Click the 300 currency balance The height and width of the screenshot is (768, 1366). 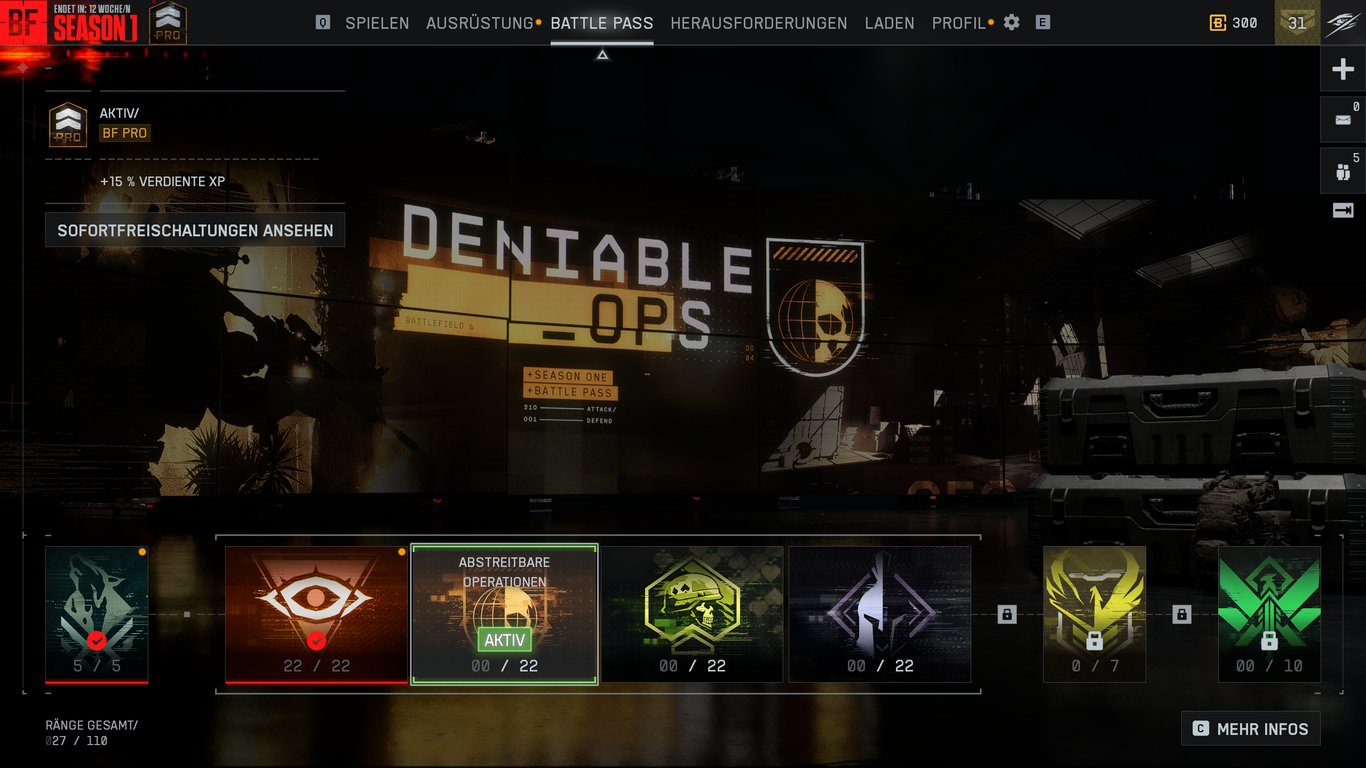coord(1234,23)
